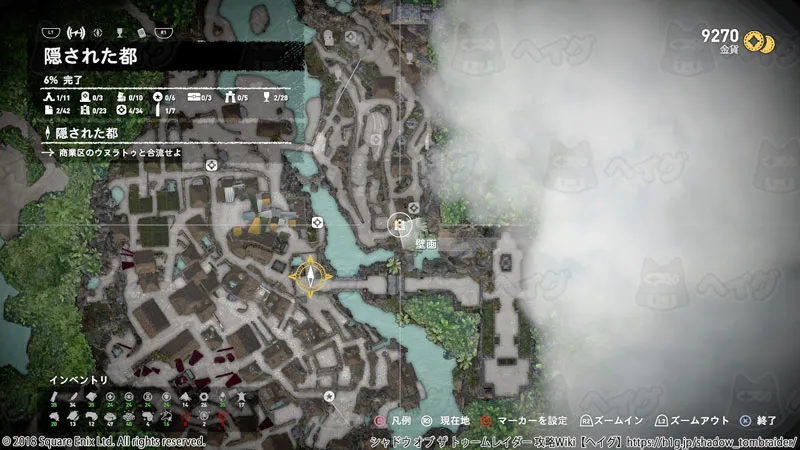Screen dimensions: 800x450
Task: Select the highlighted mural marker labeled 壁面
Action: pos(400,226)
